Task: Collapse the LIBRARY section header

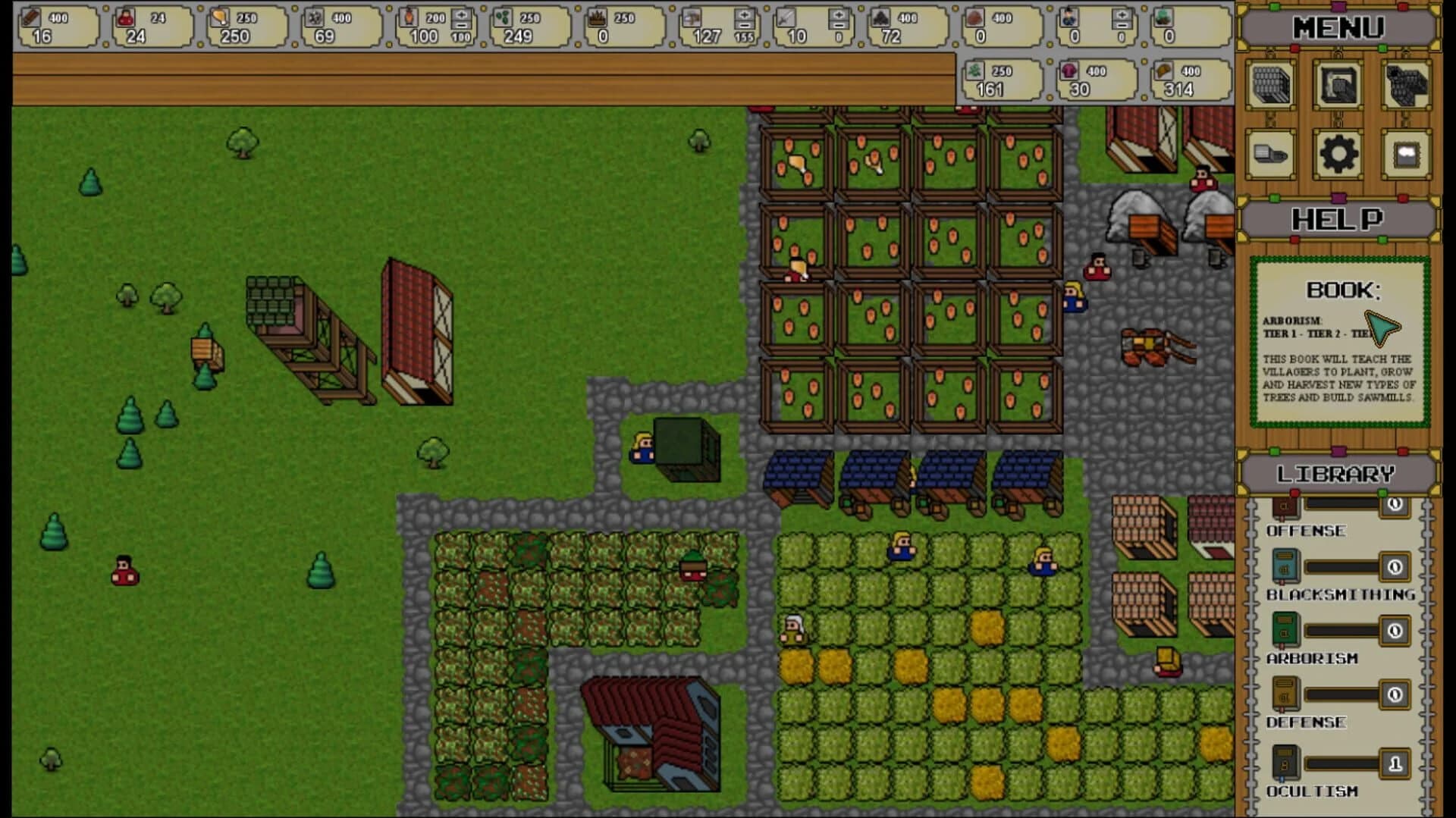Action: tap(1337, 472)
